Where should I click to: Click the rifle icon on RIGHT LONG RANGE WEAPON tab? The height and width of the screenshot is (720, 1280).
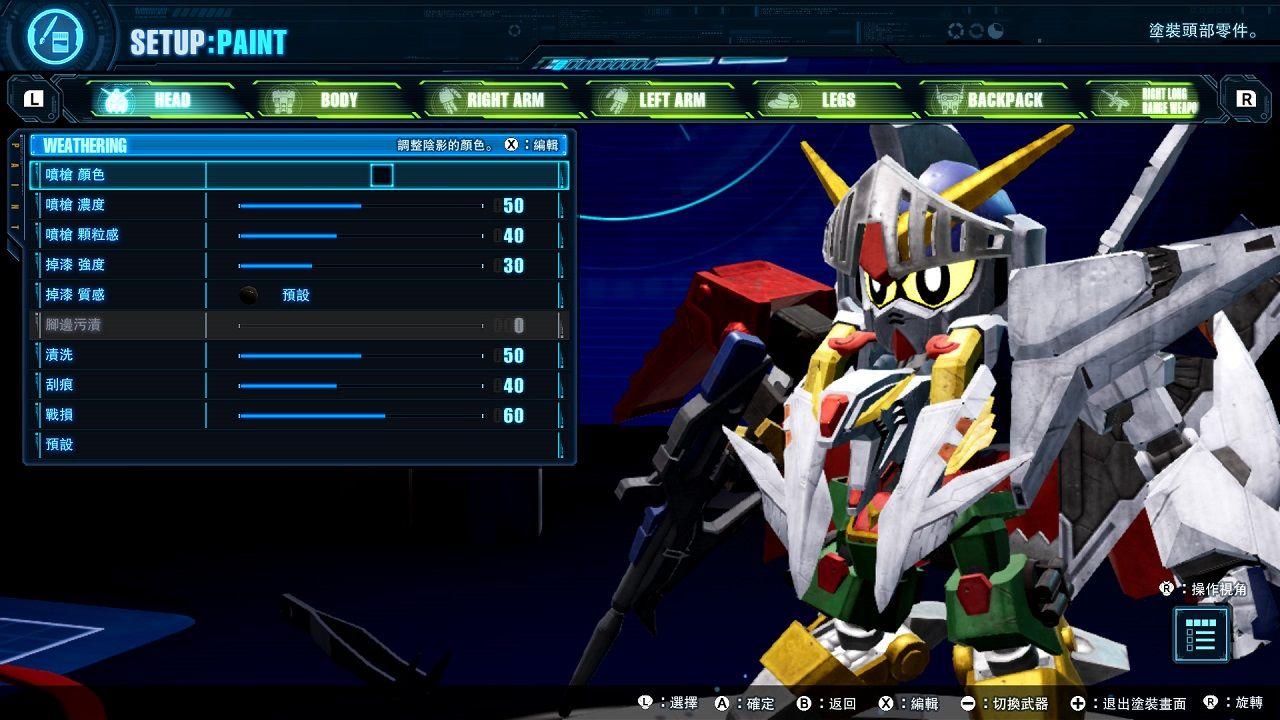[1115, 100]
